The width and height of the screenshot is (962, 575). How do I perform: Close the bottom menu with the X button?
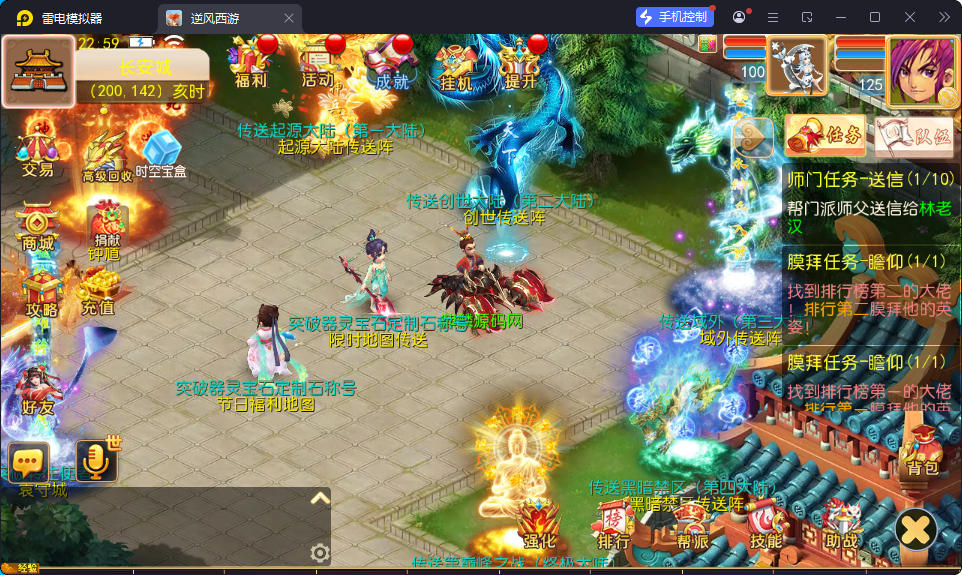coord(916,529)
